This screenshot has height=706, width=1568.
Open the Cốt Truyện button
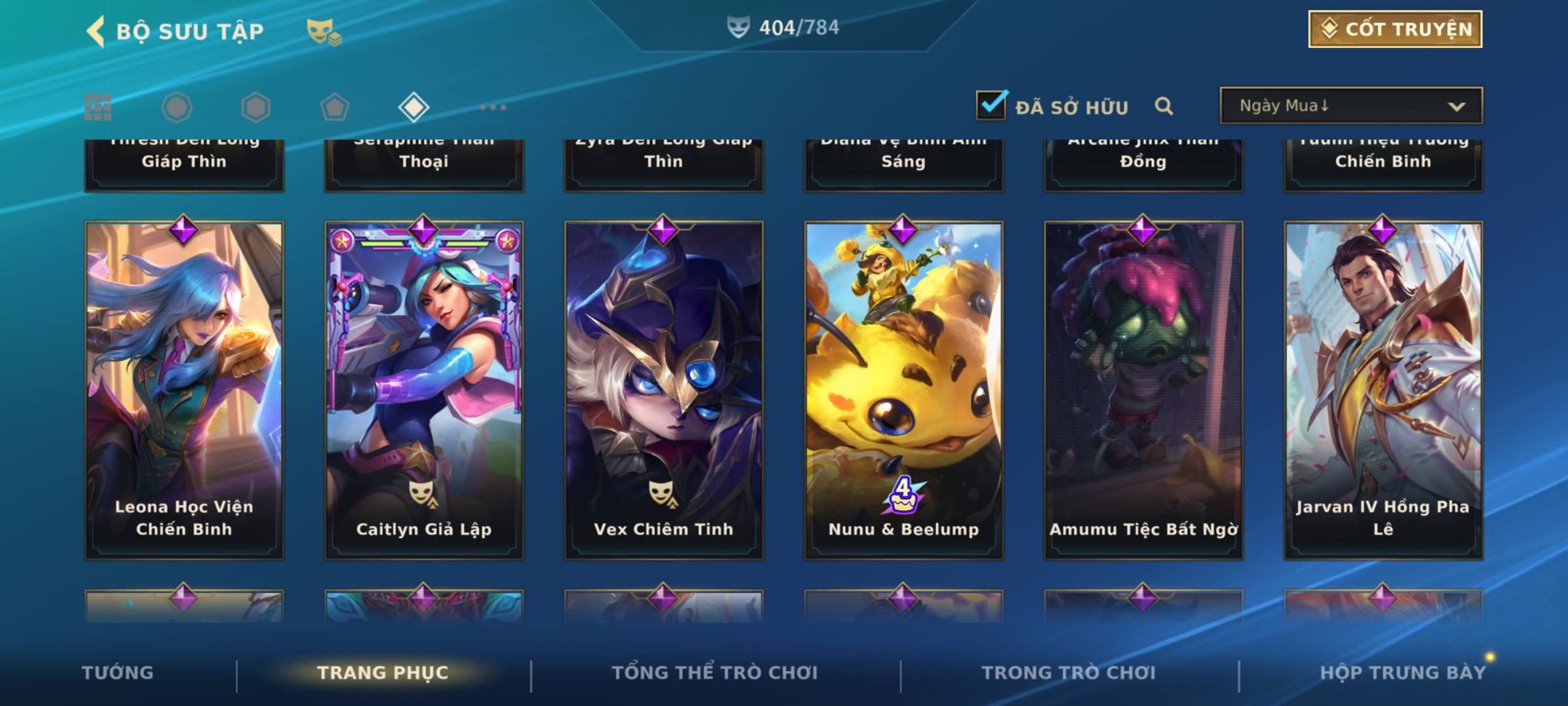point(1395,29)
